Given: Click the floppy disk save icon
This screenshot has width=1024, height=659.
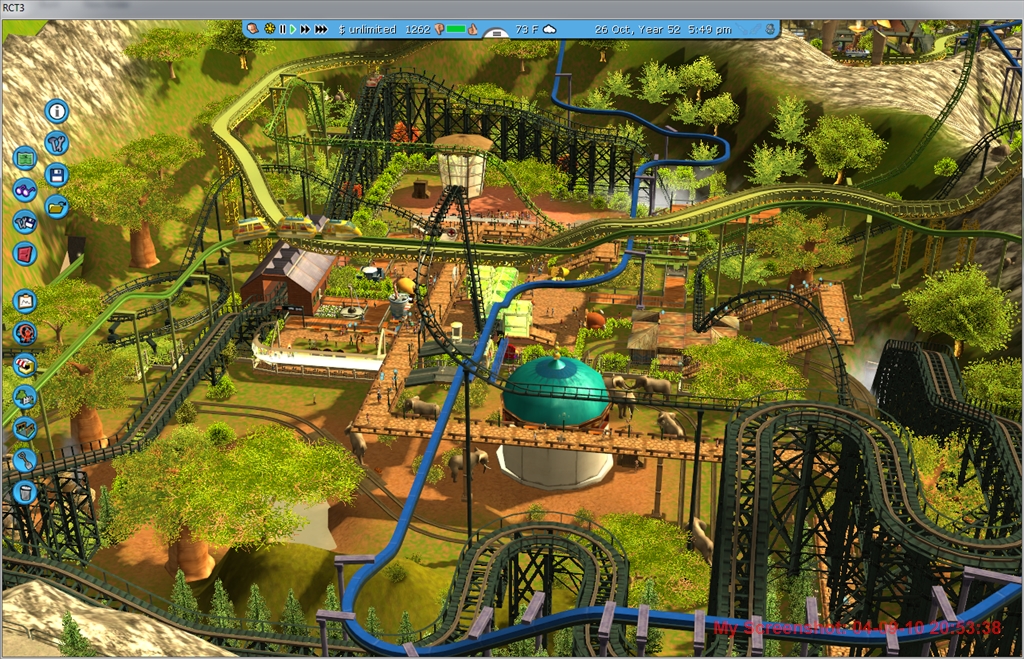Looking at the screenshot, I should pyautogui.click(x=56, y=175).
